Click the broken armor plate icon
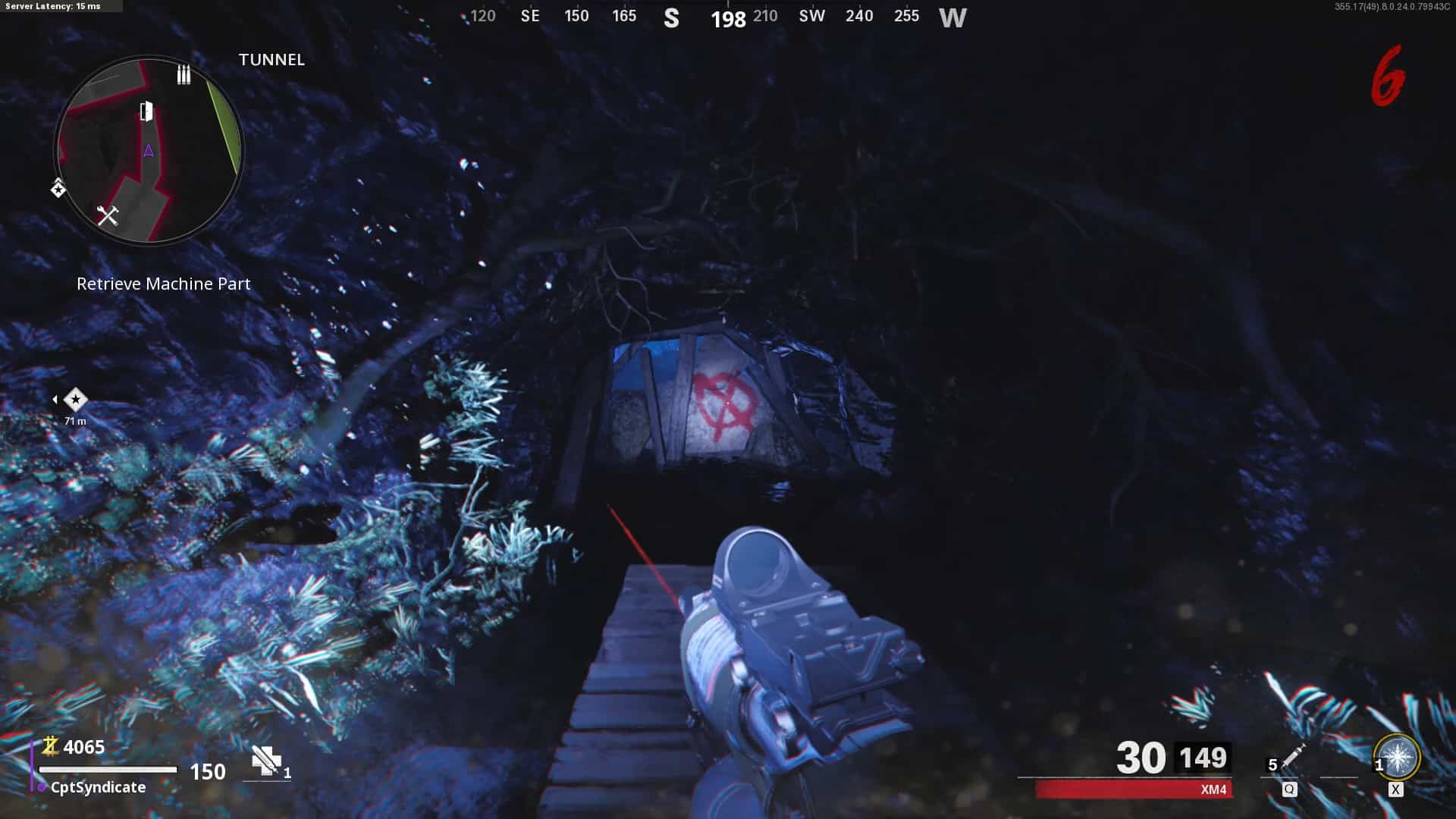1456x819 pixels. click(x=266, y=761)
